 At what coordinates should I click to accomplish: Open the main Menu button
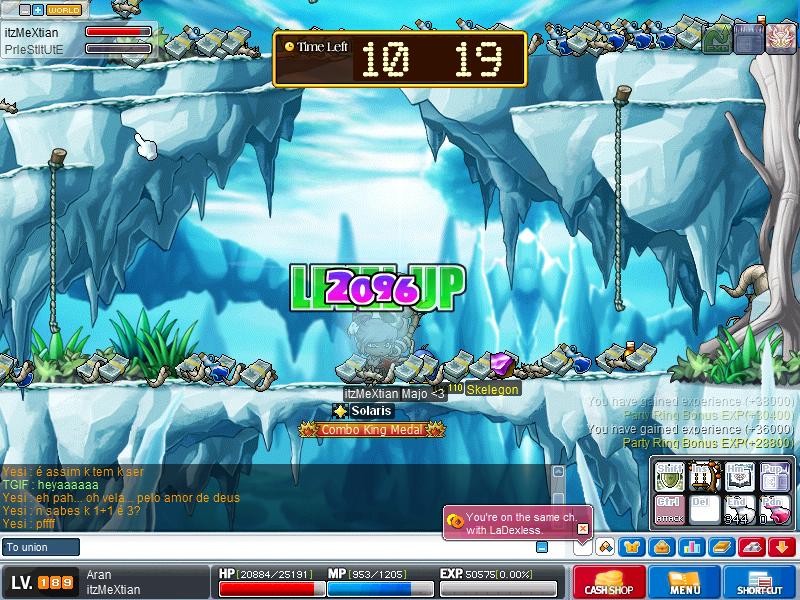pos(684,583)
